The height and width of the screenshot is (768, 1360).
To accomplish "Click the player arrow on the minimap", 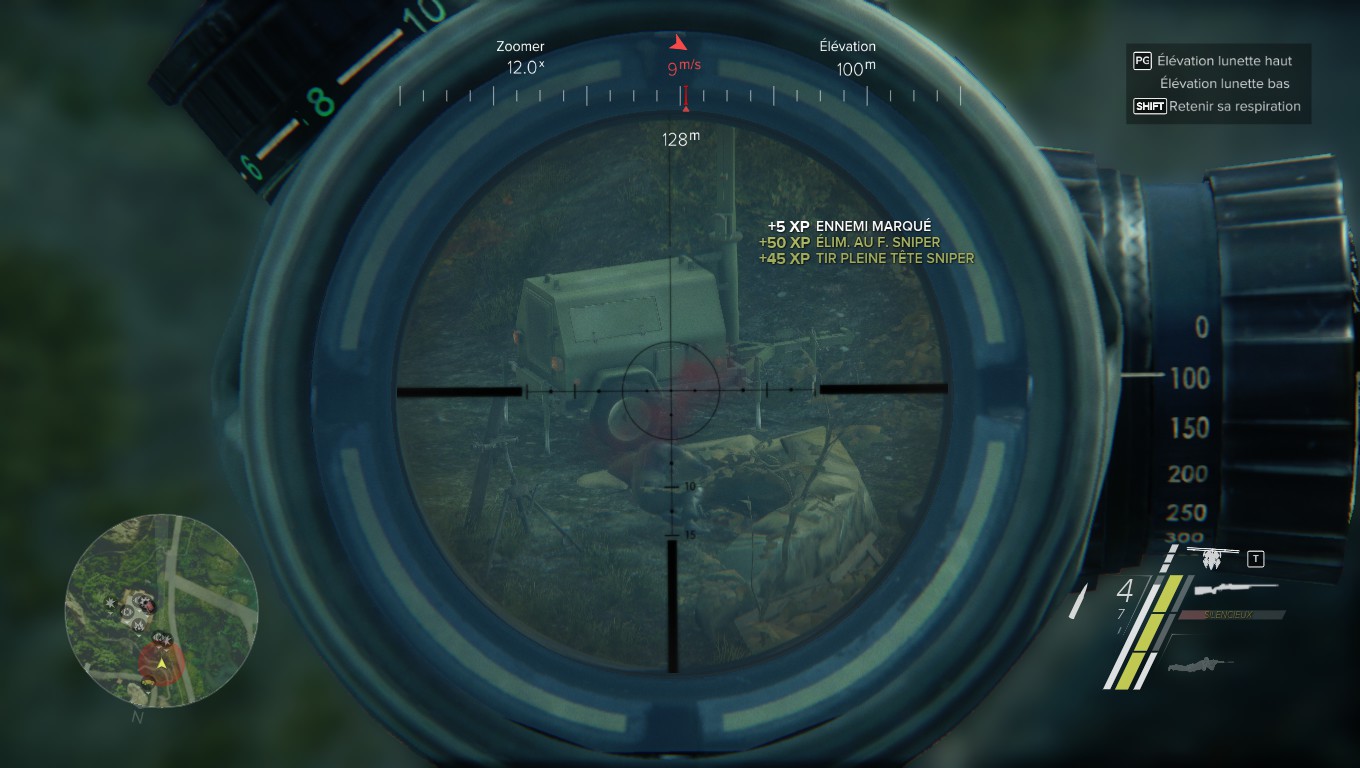I will coord(162,664).
